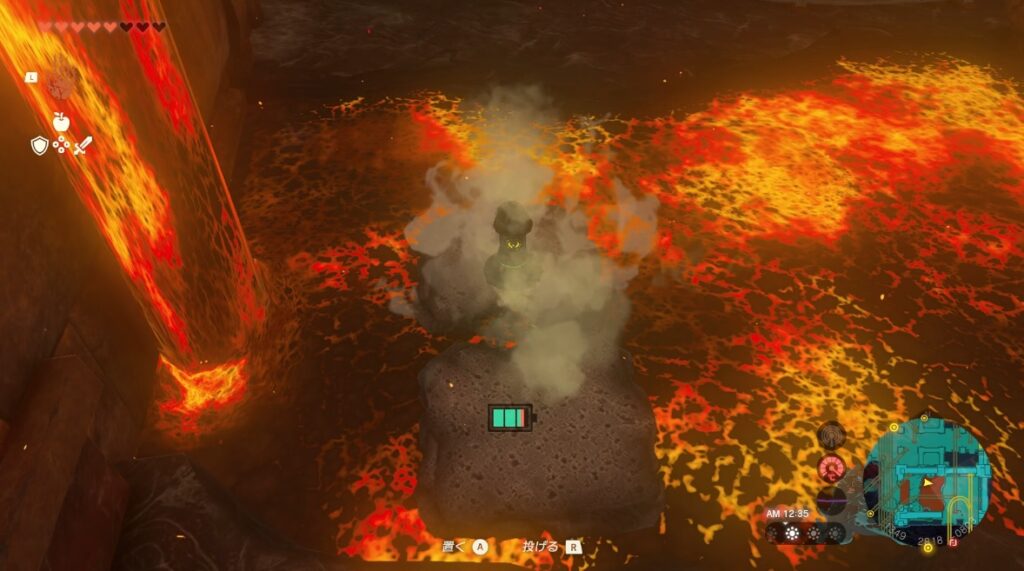Click the sensor radar icon beside the minimap
This screenshot has height=571, width=1024.
click(x=832, y=436)
